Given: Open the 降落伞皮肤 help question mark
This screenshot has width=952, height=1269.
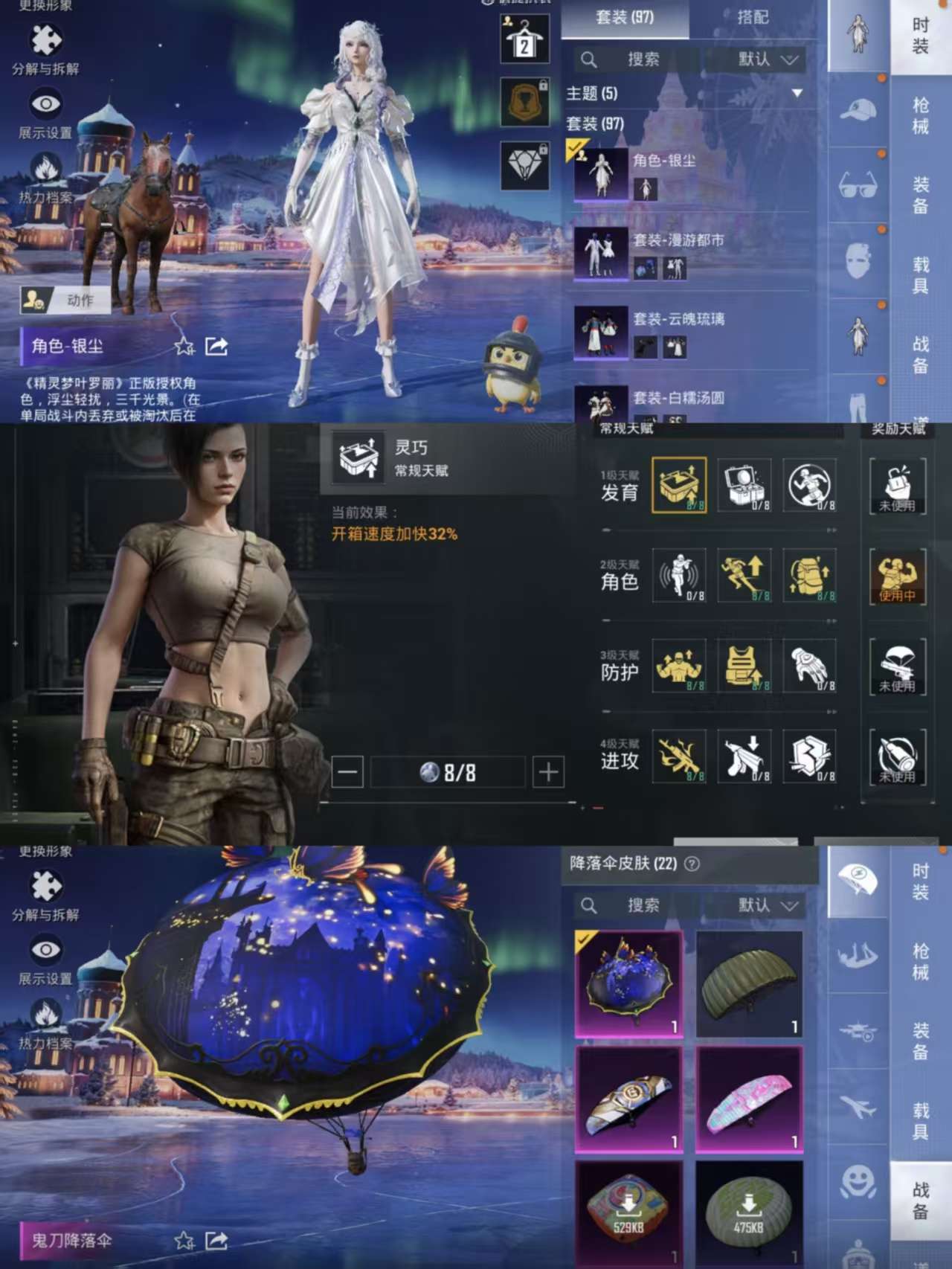Looking at the screenshot, I should click(x=692, y=864).
